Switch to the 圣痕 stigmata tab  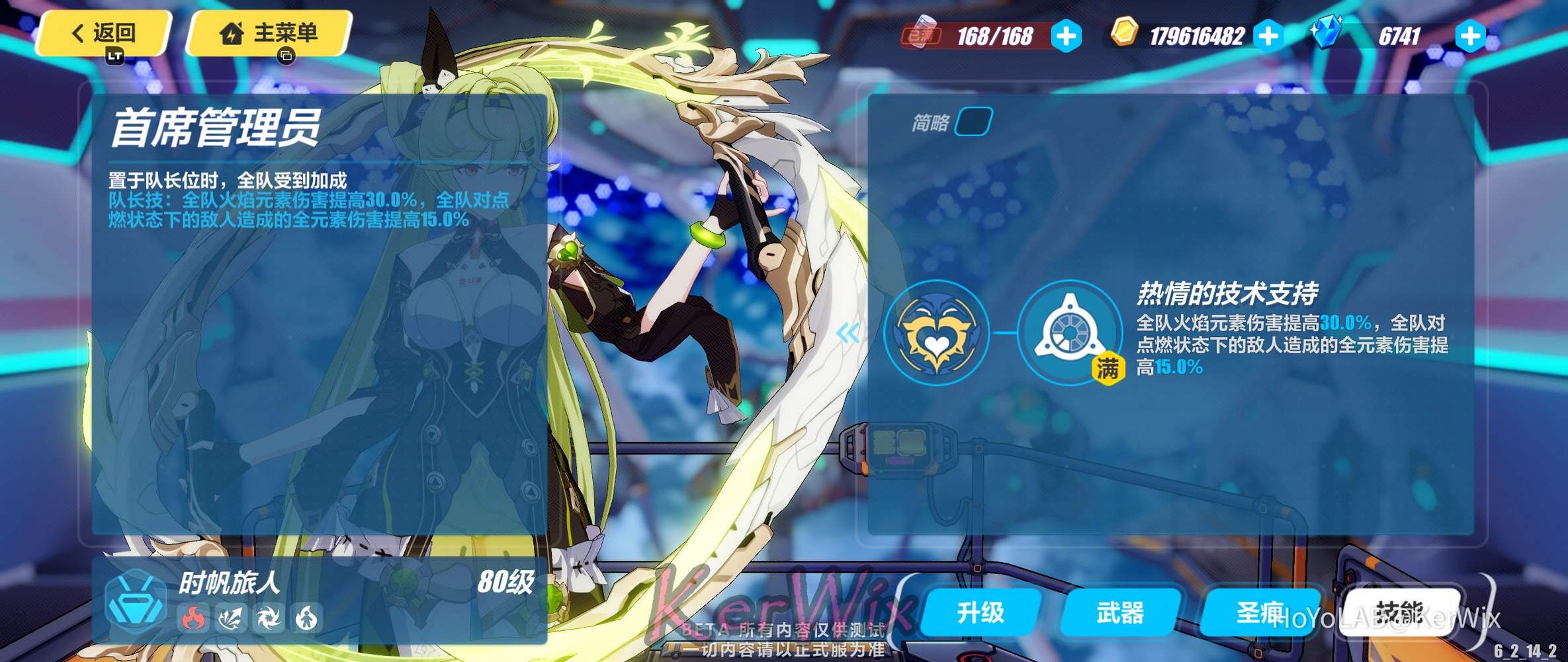click(1259, 612)
